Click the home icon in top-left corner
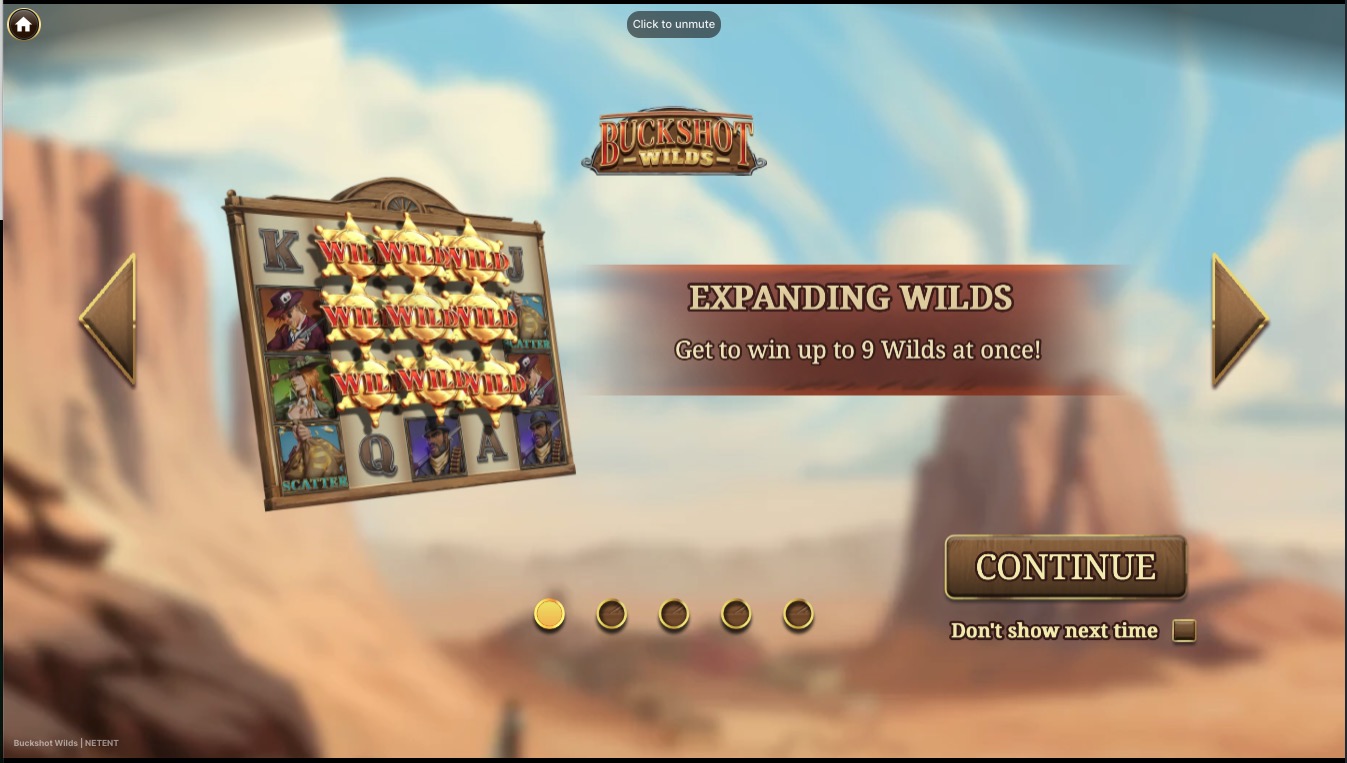The height and width of the screenshot is (763, 1347). point(23,24)
